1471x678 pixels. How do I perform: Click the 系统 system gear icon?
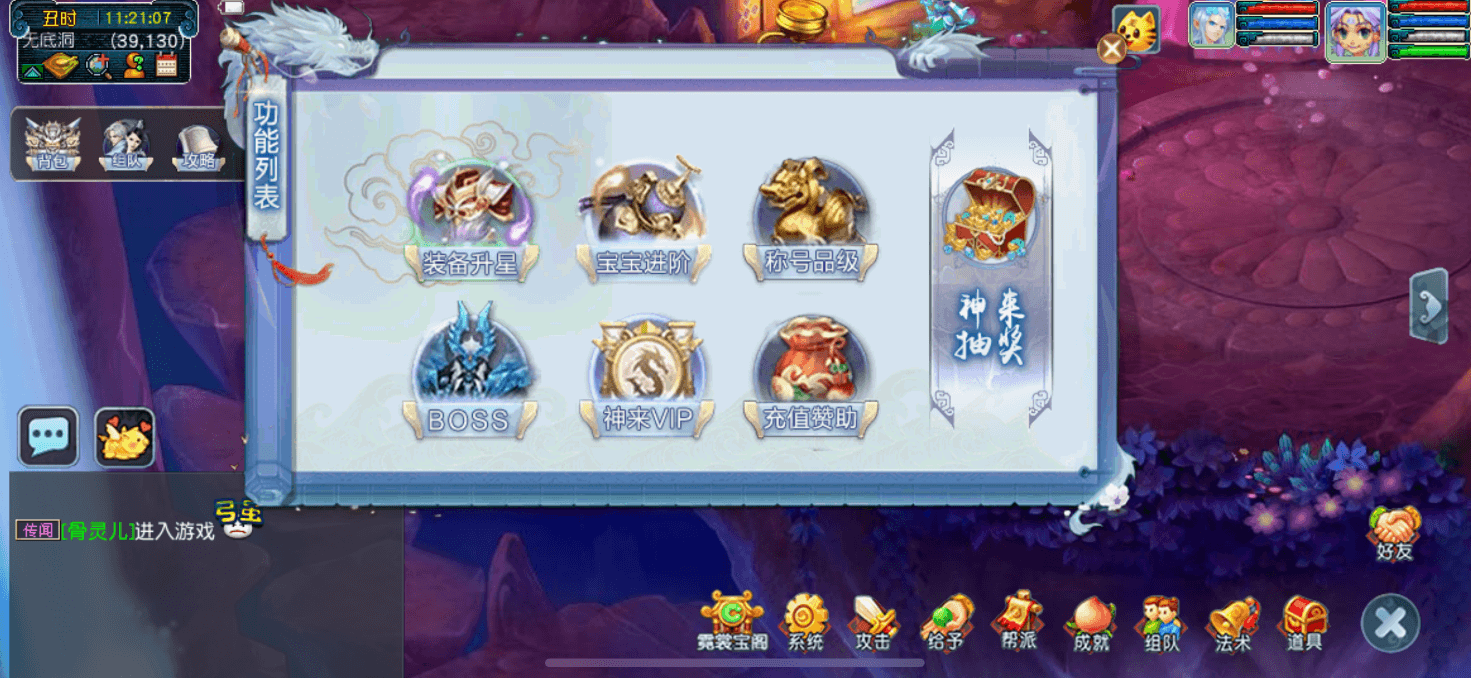click(x=805, y=622)
